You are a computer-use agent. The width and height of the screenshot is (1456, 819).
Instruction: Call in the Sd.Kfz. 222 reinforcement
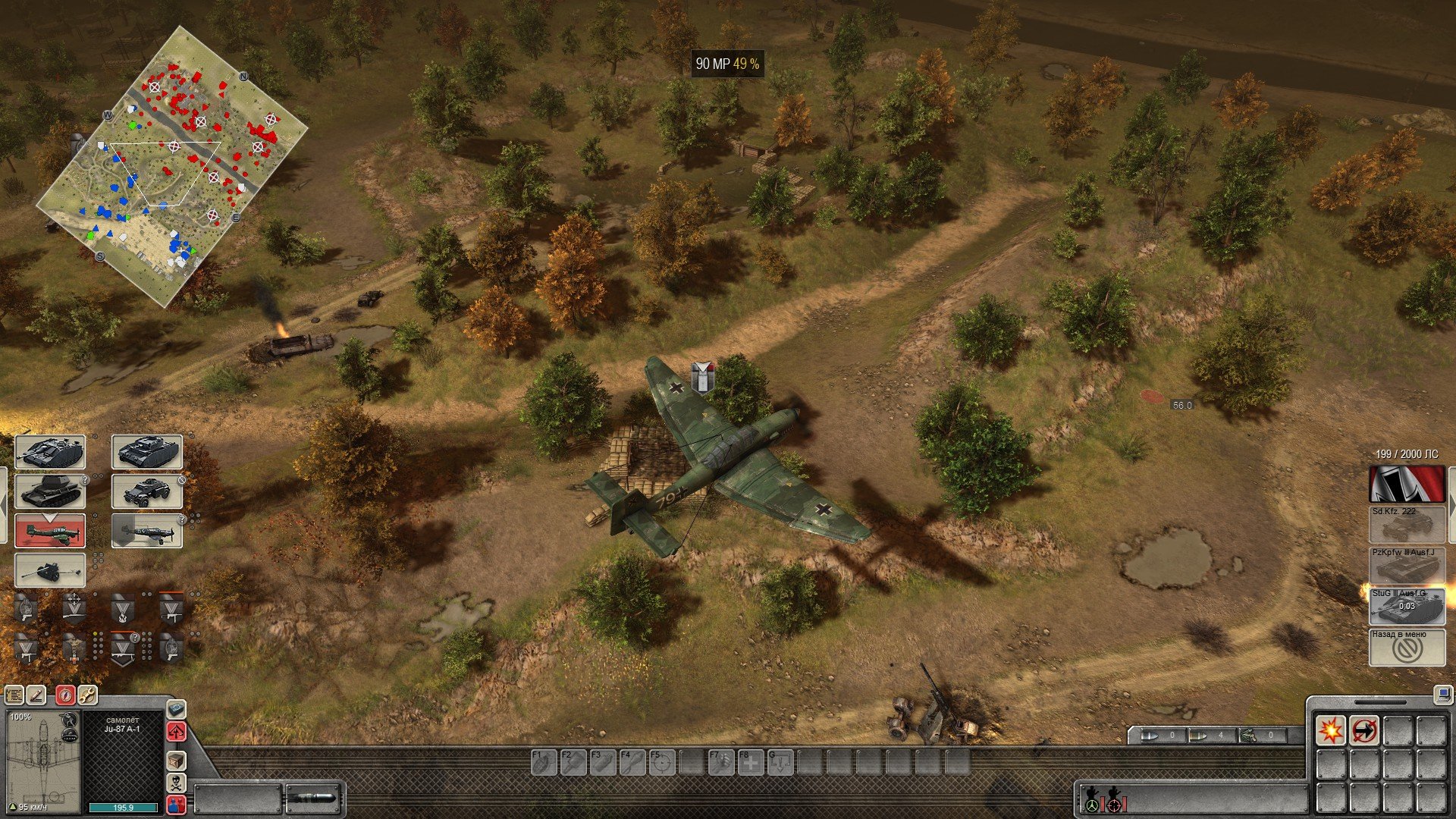pyautogui.click(x=1407, y=525)
